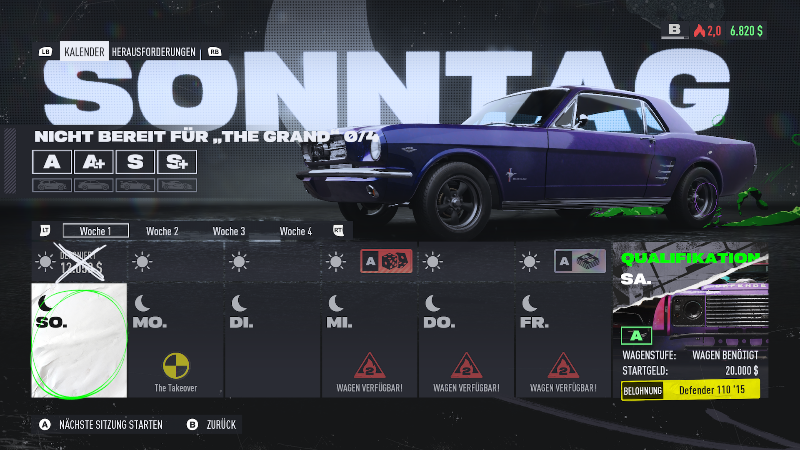This screenshot has height=450, width=800.
Task: Open Woche 4 of the calendar
Action: [x=296, y=231]
